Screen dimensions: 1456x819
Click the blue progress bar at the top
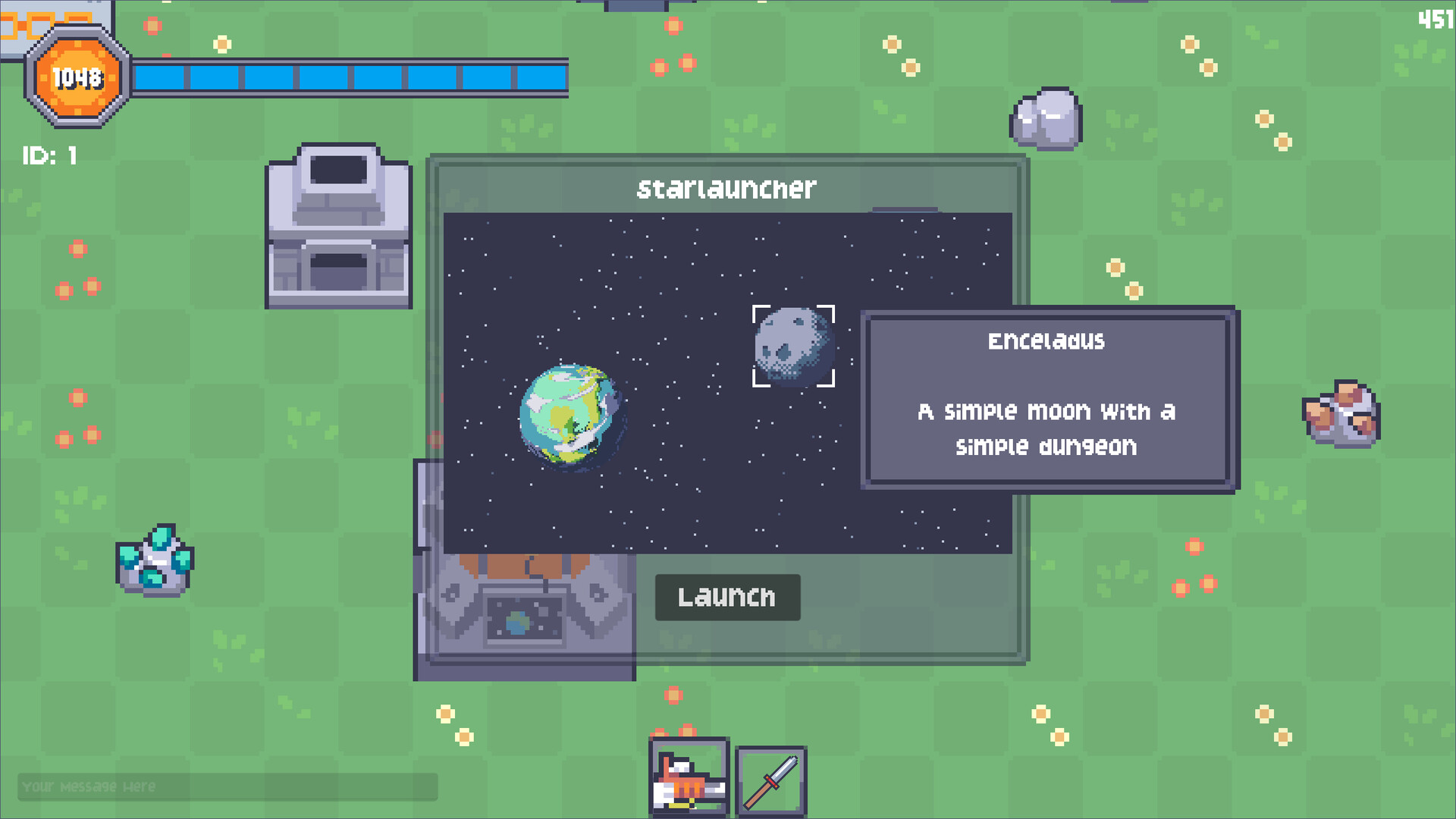[x=349, y=74]
